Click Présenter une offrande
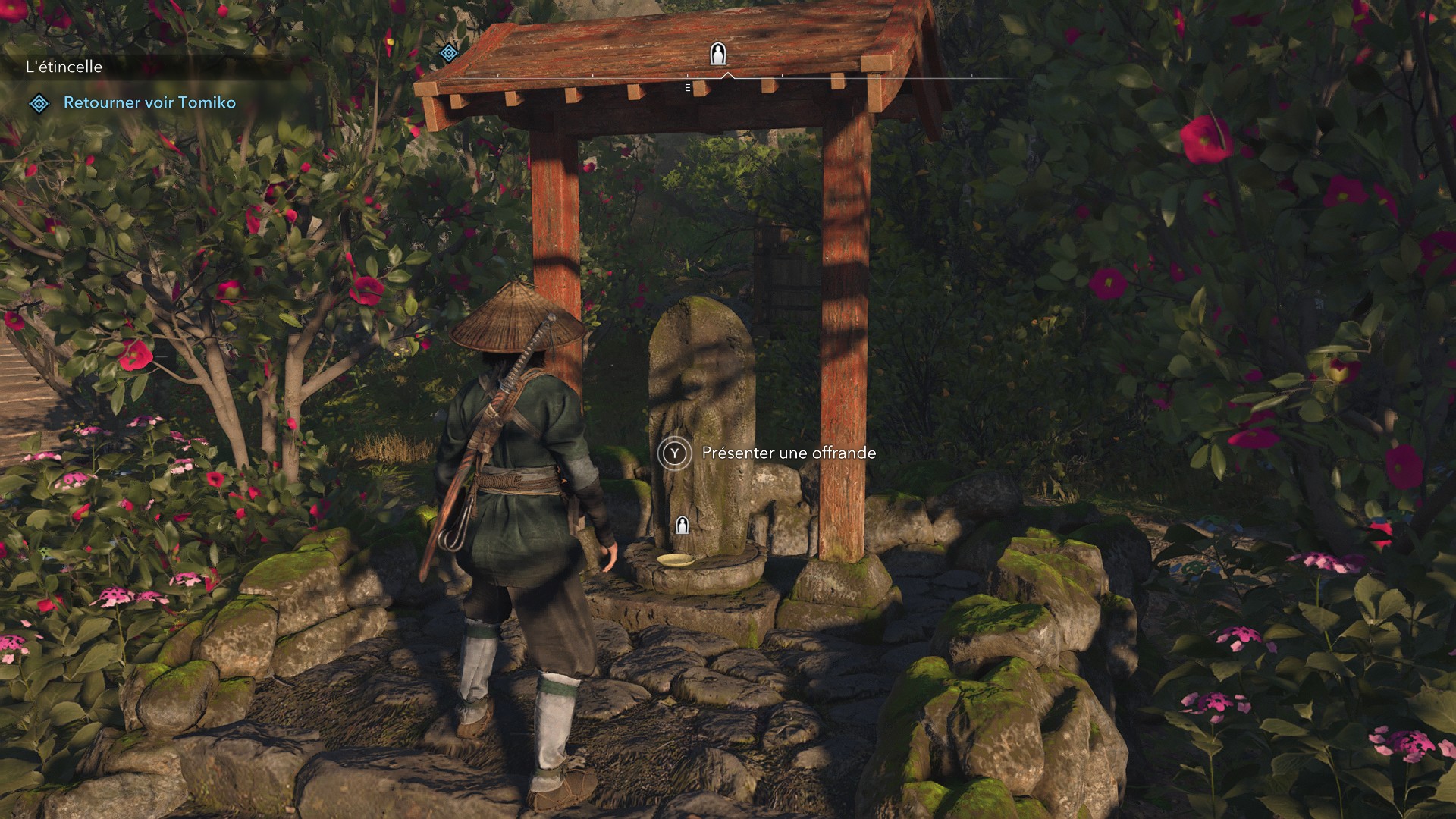Image resolution: width=1456 pixels, height=819 pixels. click(786, 453)
